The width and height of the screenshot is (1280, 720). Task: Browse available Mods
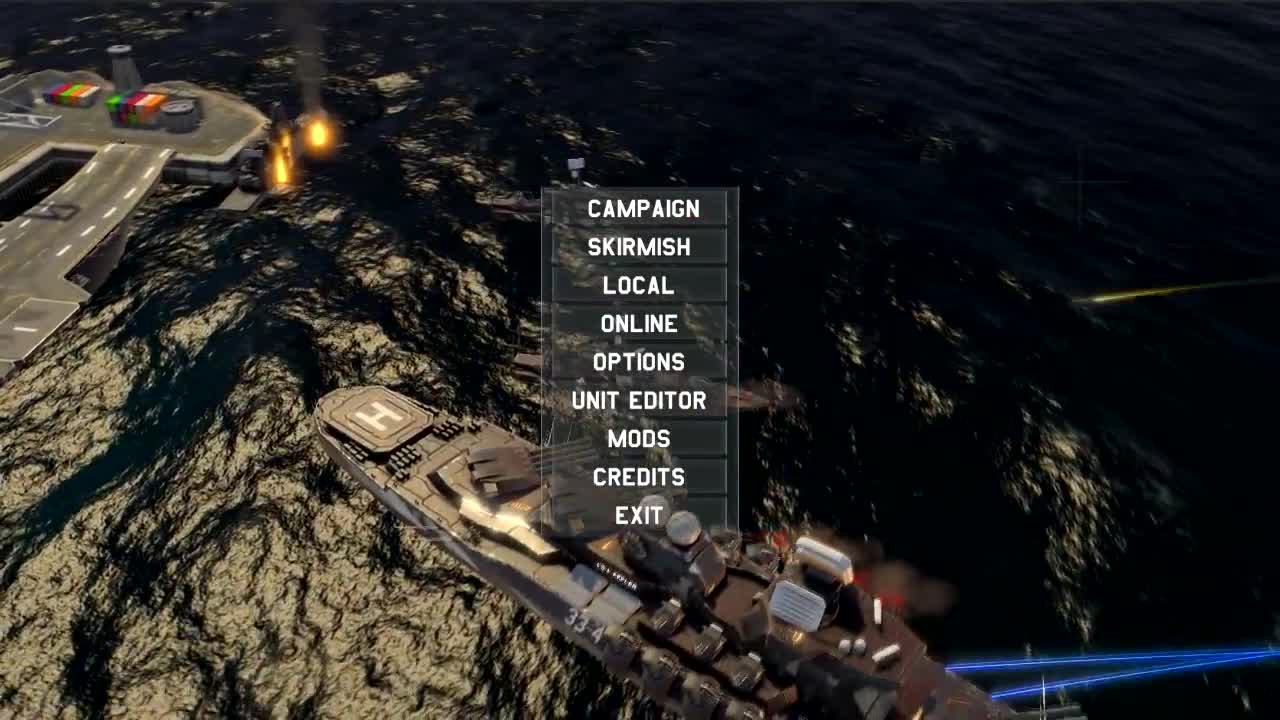pos(640,438)
